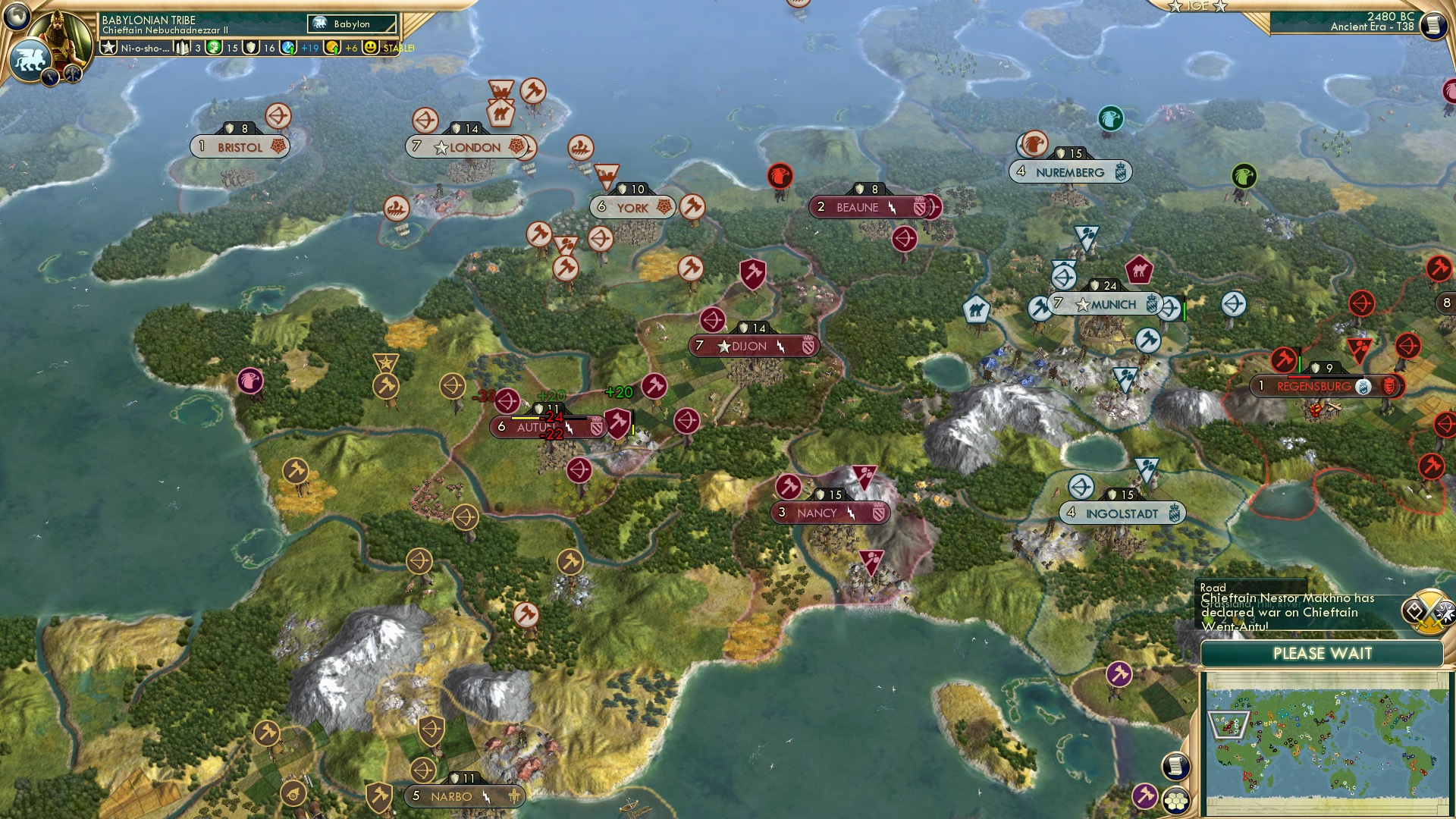Toggle the strategic view globe button at top left
The height and width of the screenshot is (819, 1456).
(16, 14)
